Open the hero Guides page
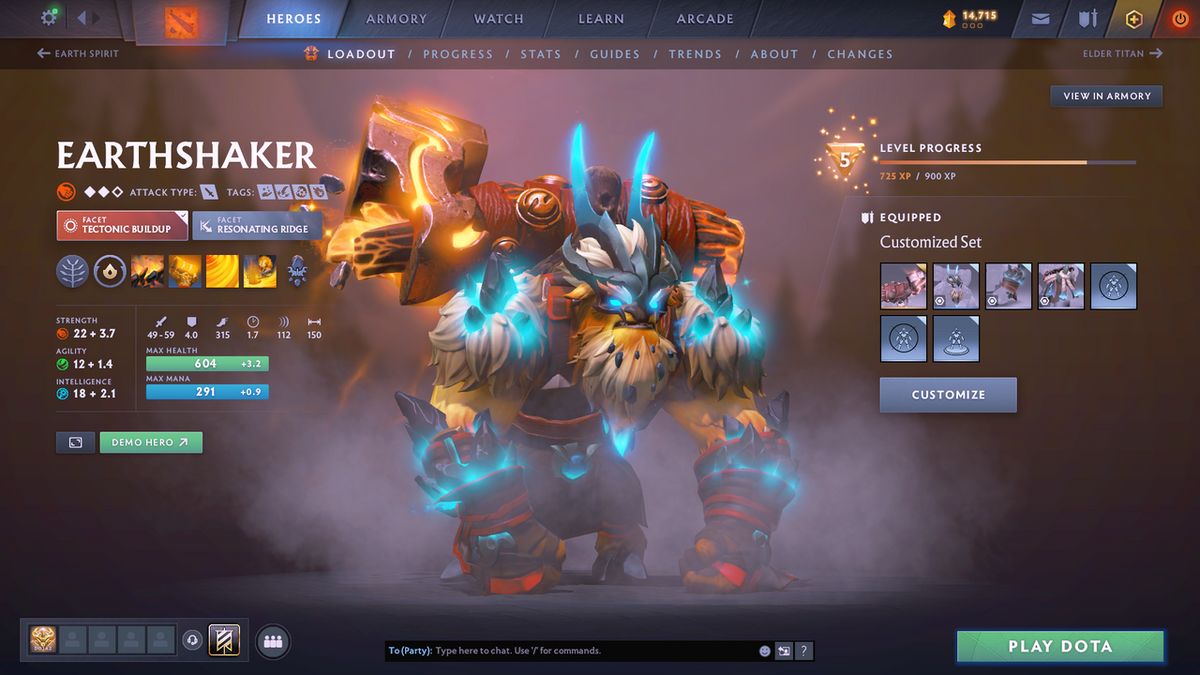 (x=615, y=54)
